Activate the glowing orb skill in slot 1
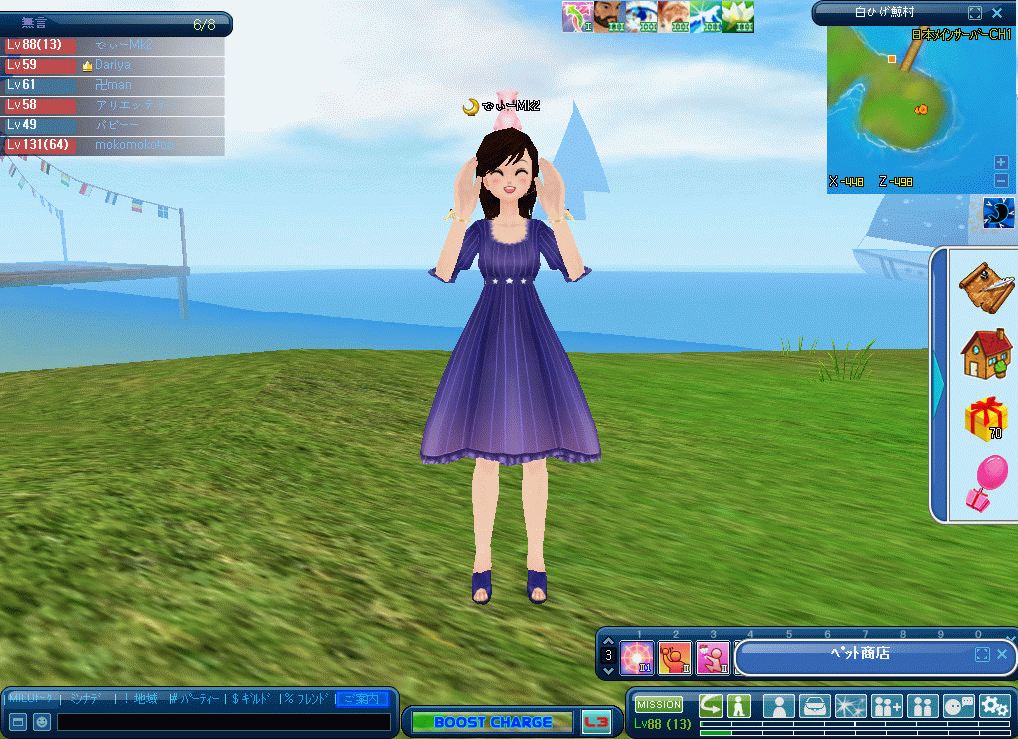Image resolution: width=1018 pixels, height=739 pixels. 637,658
